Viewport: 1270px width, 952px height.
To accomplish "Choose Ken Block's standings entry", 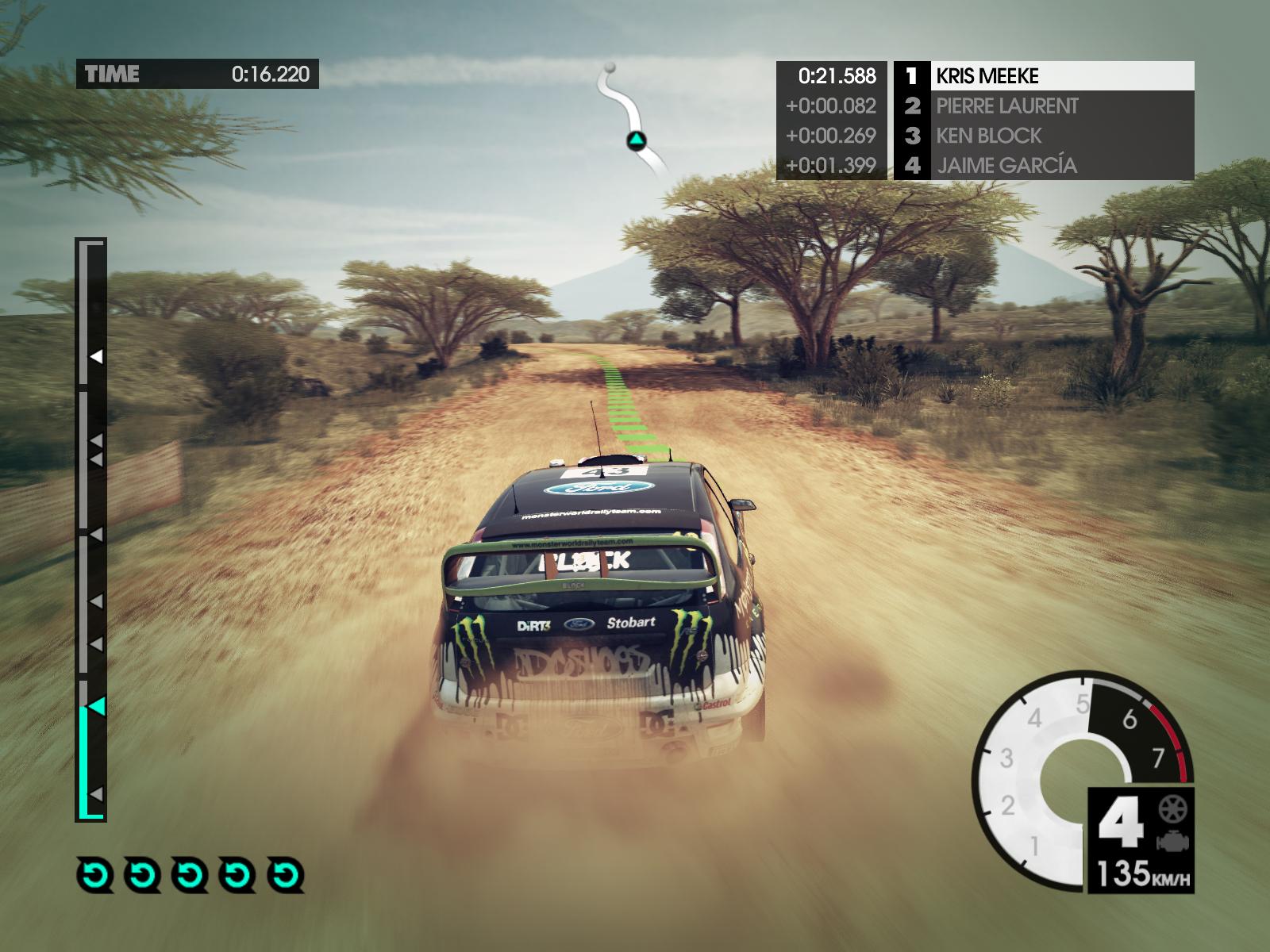I will coord(1043,136).
